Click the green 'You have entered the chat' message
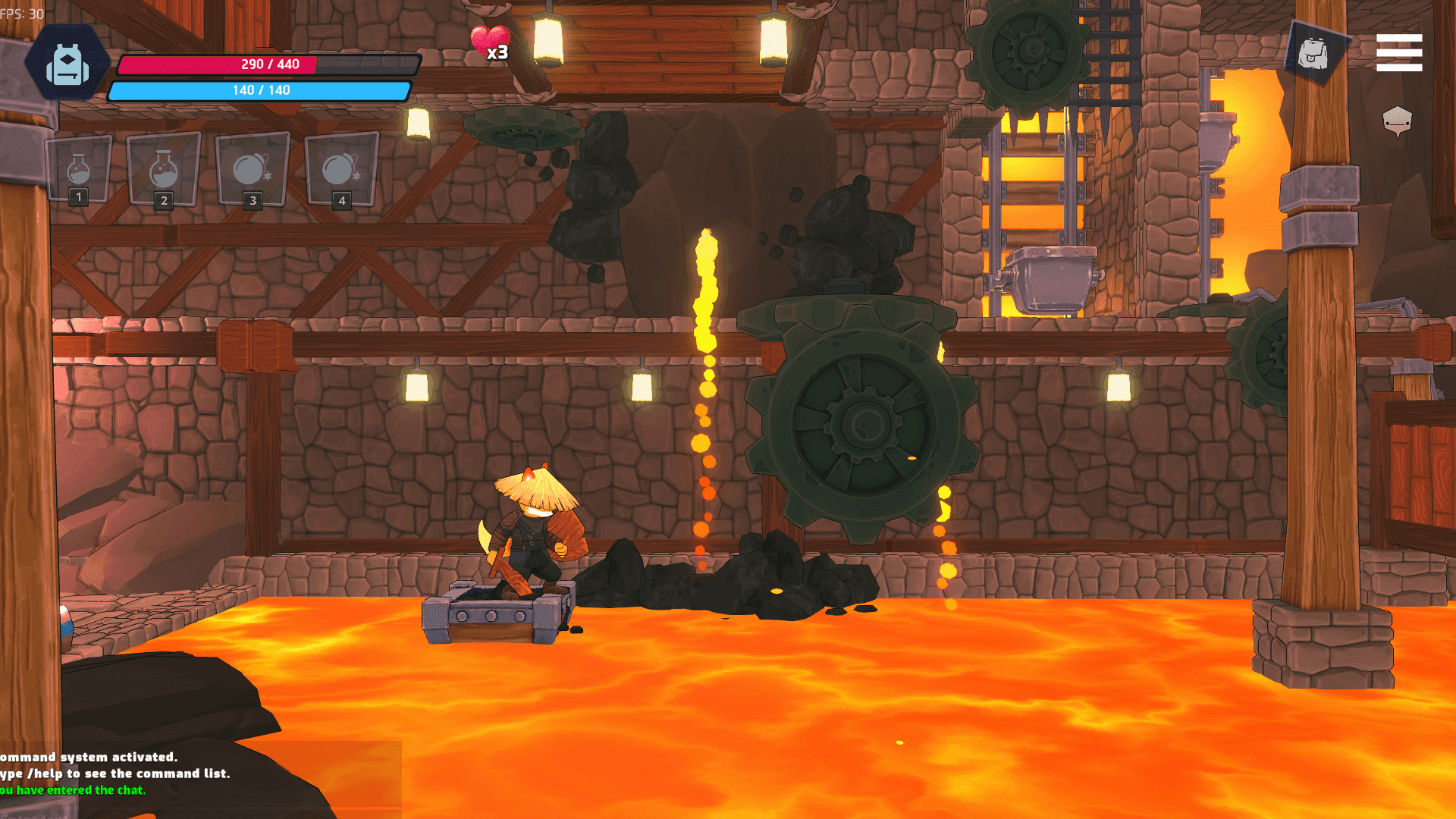 tap(72, 791)
